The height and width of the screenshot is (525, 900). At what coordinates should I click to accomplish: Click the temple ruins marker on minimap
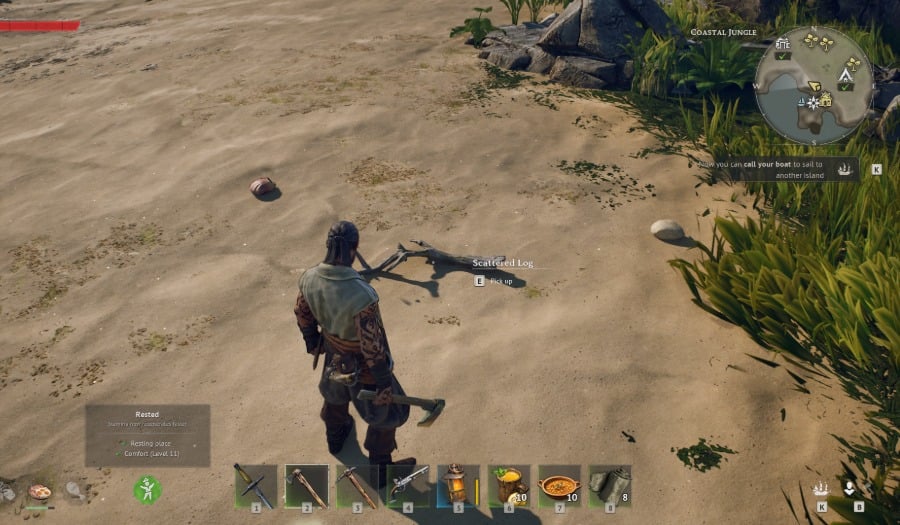782,44
